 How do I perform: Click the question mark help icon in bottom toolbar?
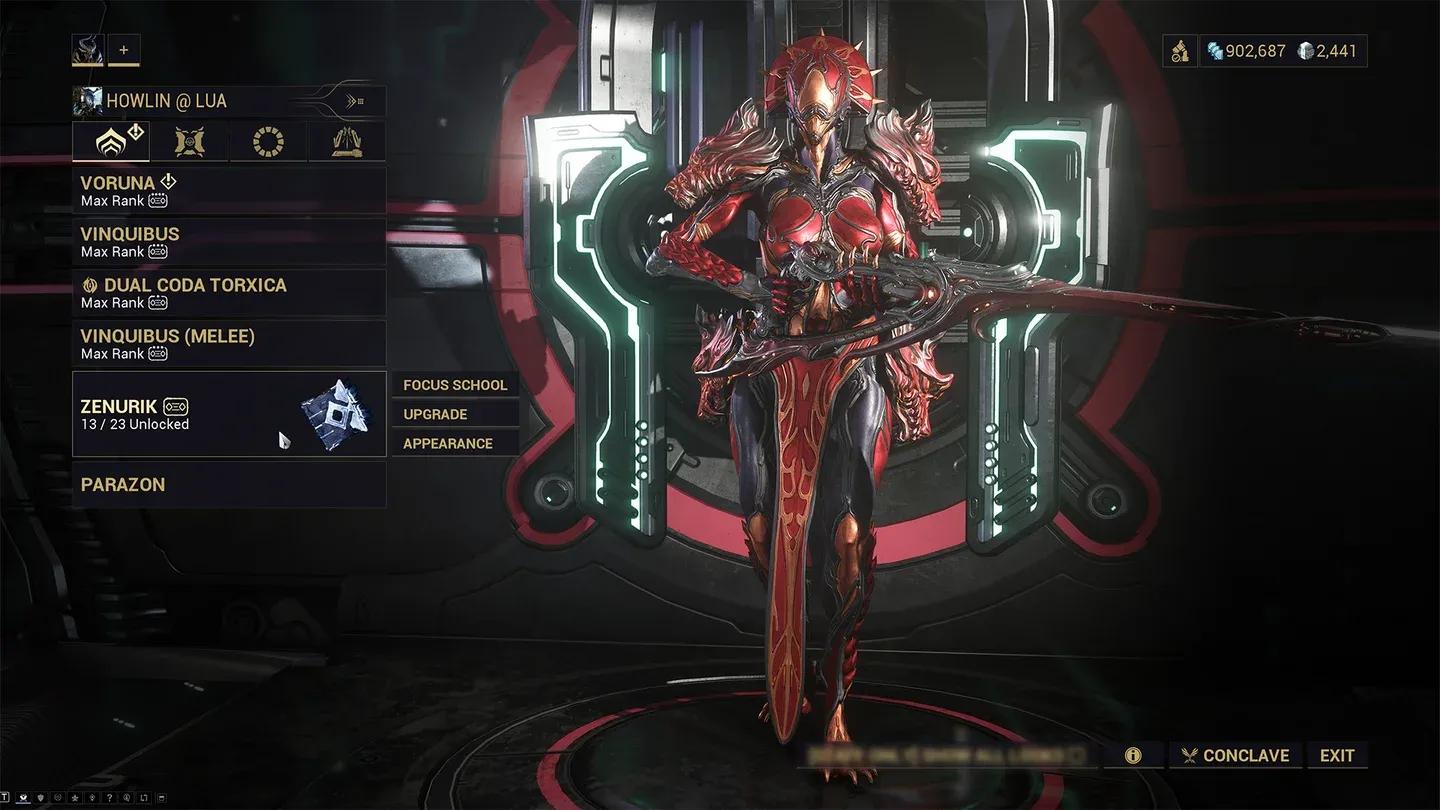point(110,798)
